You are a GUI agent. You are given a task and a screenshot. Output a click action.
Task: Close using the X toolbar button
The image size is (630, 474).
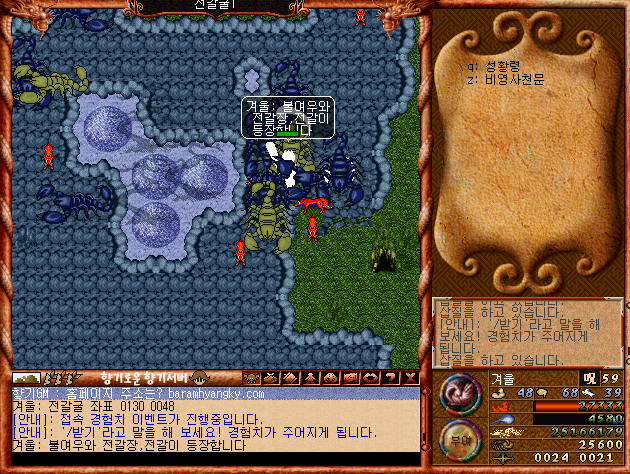pos(406,378)
